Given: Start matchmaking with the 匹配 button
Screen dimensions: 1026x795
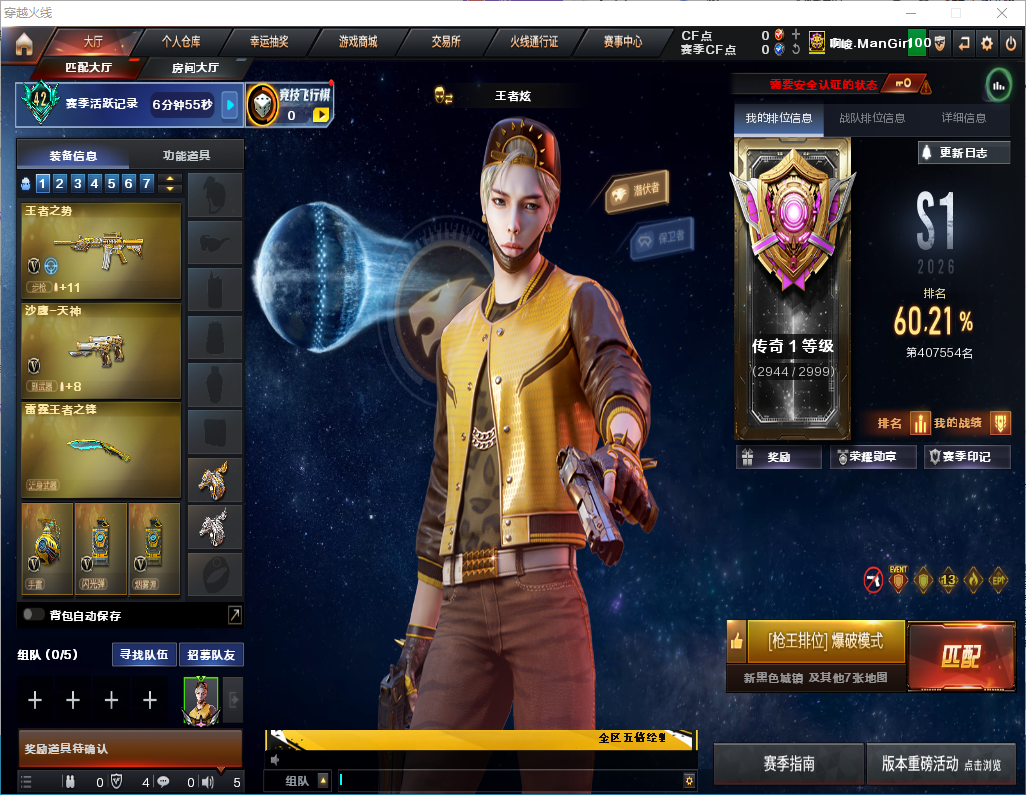Looking at the screenshot, I should [960, 655].
